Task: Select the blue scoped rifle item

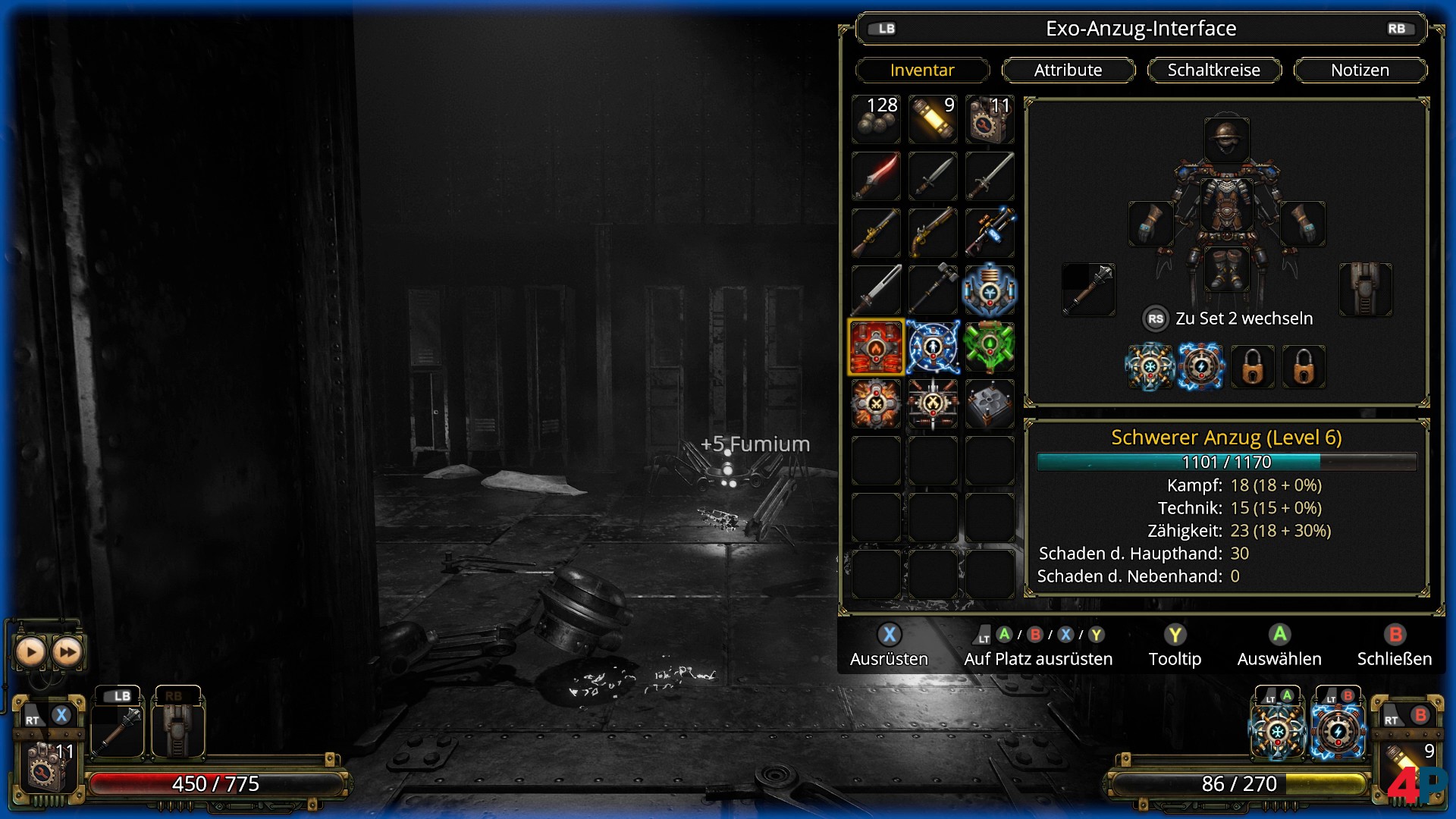Action: [990, 233]
